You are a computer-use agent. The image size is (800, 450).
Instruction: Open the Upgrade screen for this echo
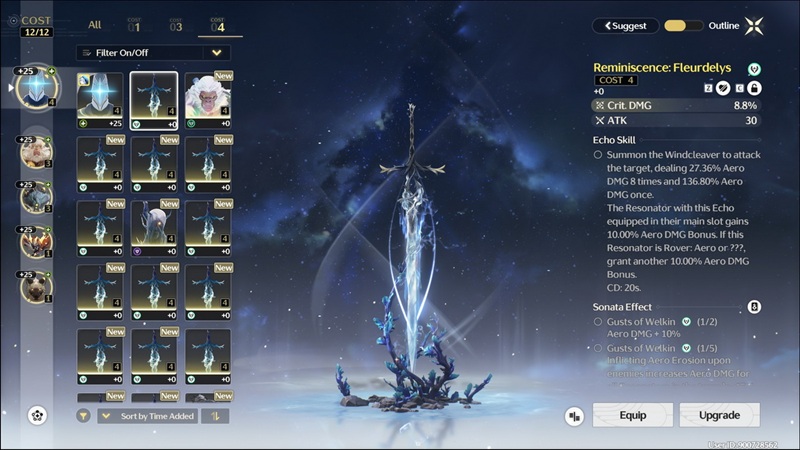(x=719, y=415)
